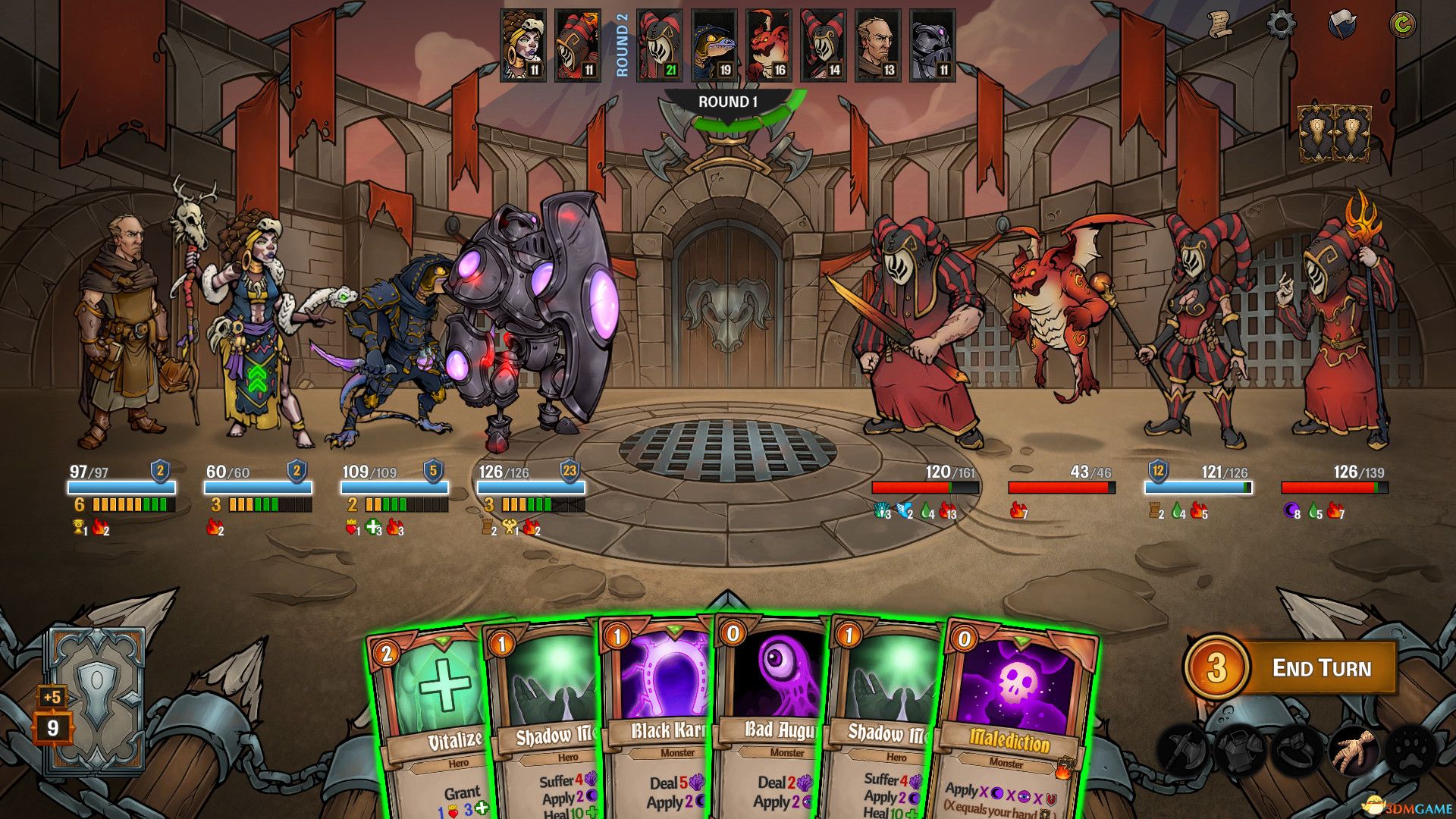The width and height of the screenshot is (1456, 819).
Task: Open the parchment scroll log
Action: point(1220,25)
